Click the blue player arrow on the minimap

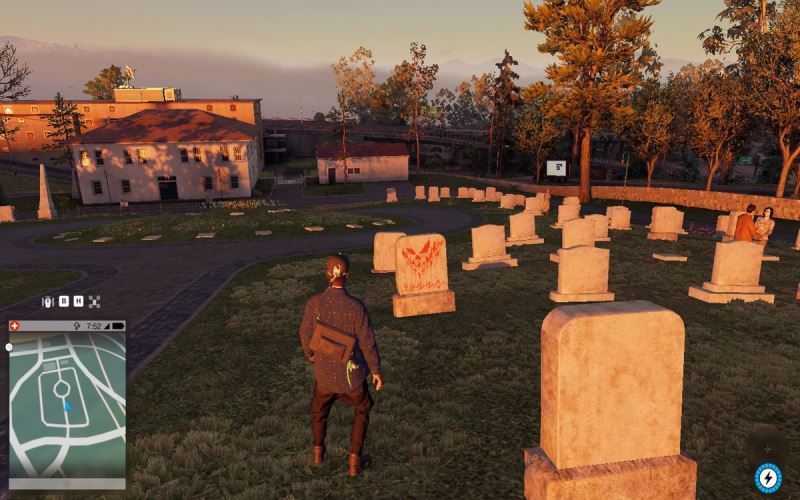[67, 406]
